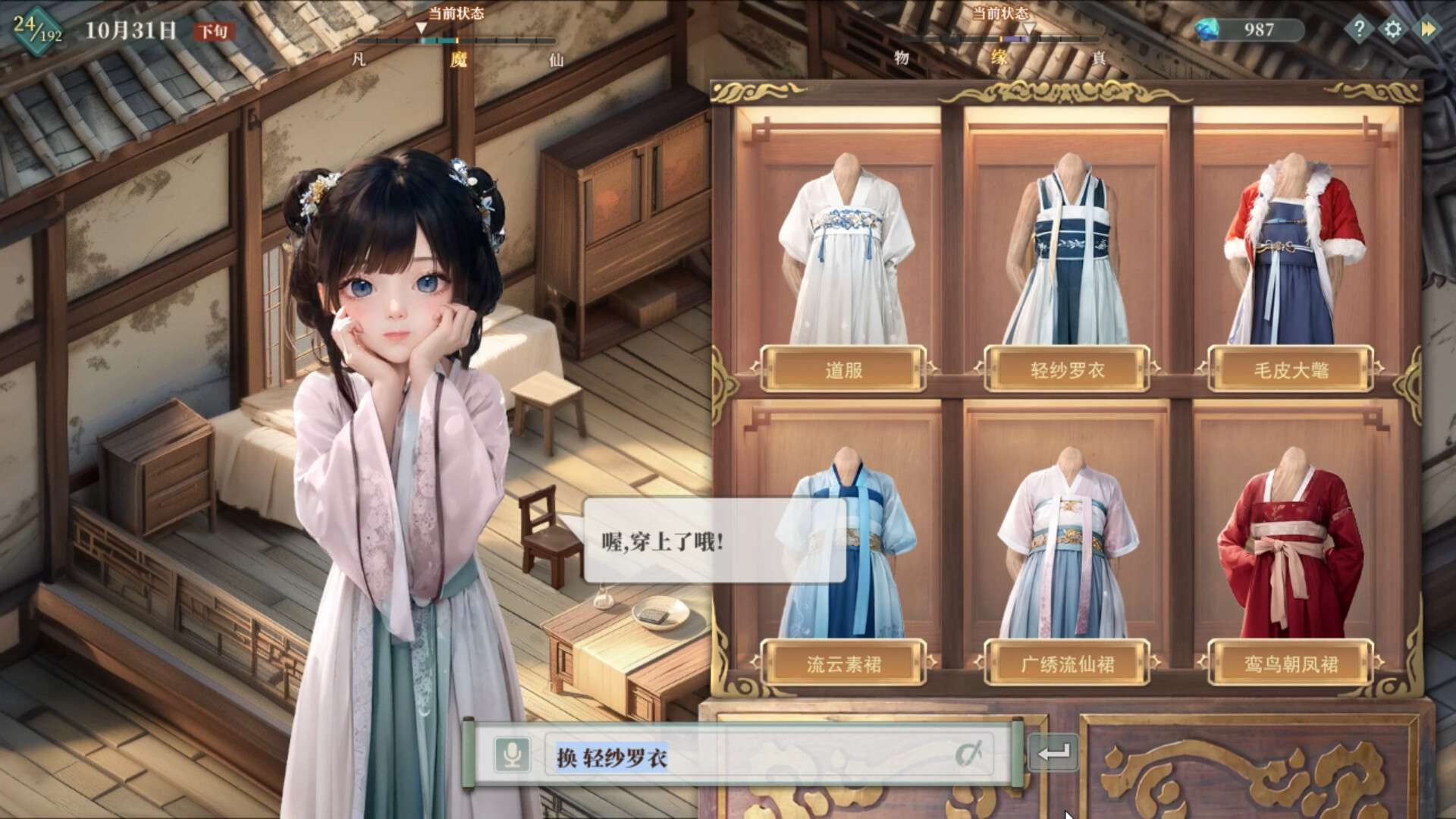This screenshot has width=1456, height=819.
Task: Choose the 道服 outfit button
Action: click(843, 370)
